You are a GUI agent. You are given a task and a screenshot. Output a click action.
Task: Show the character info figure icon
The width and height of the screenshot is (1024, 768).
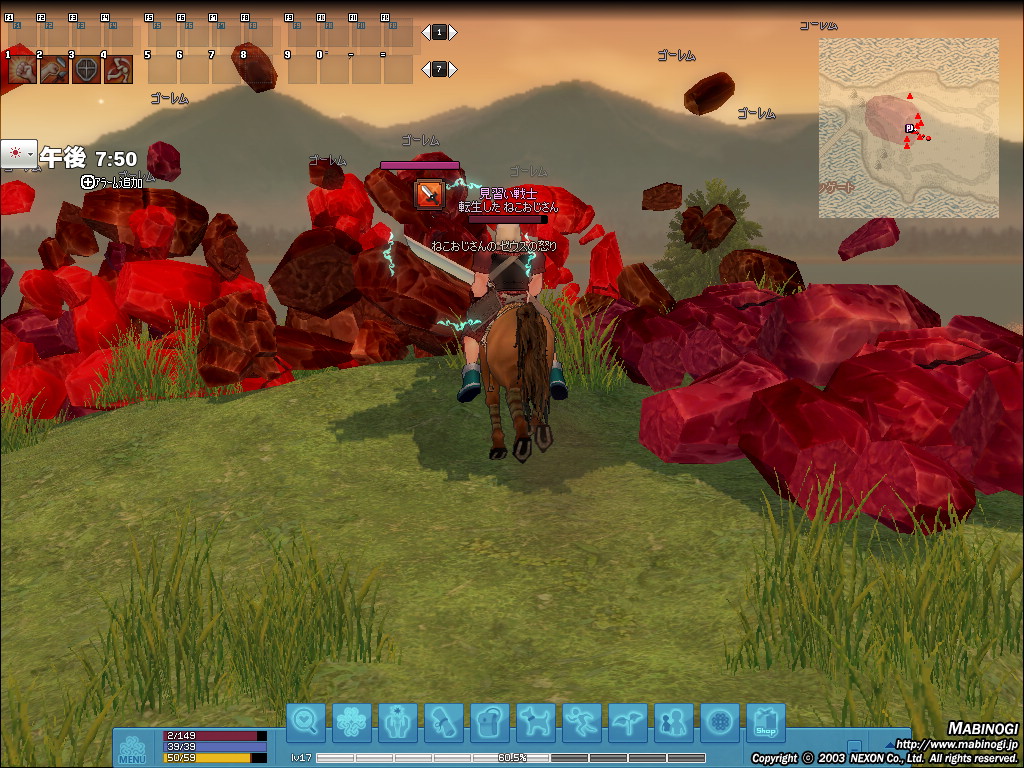(398, 722)
